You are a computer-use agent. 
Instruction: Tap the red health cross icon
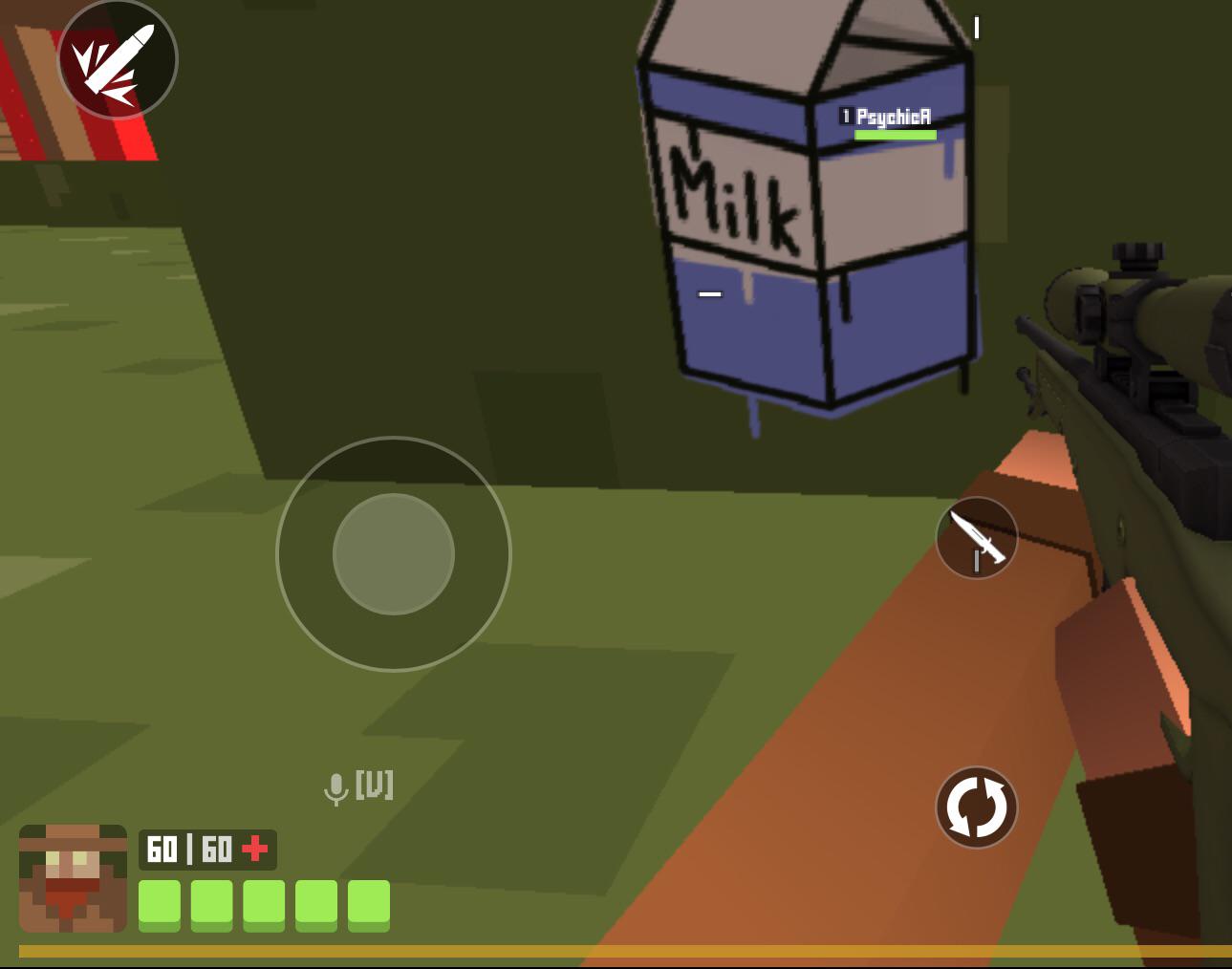[x=255, y=846]
